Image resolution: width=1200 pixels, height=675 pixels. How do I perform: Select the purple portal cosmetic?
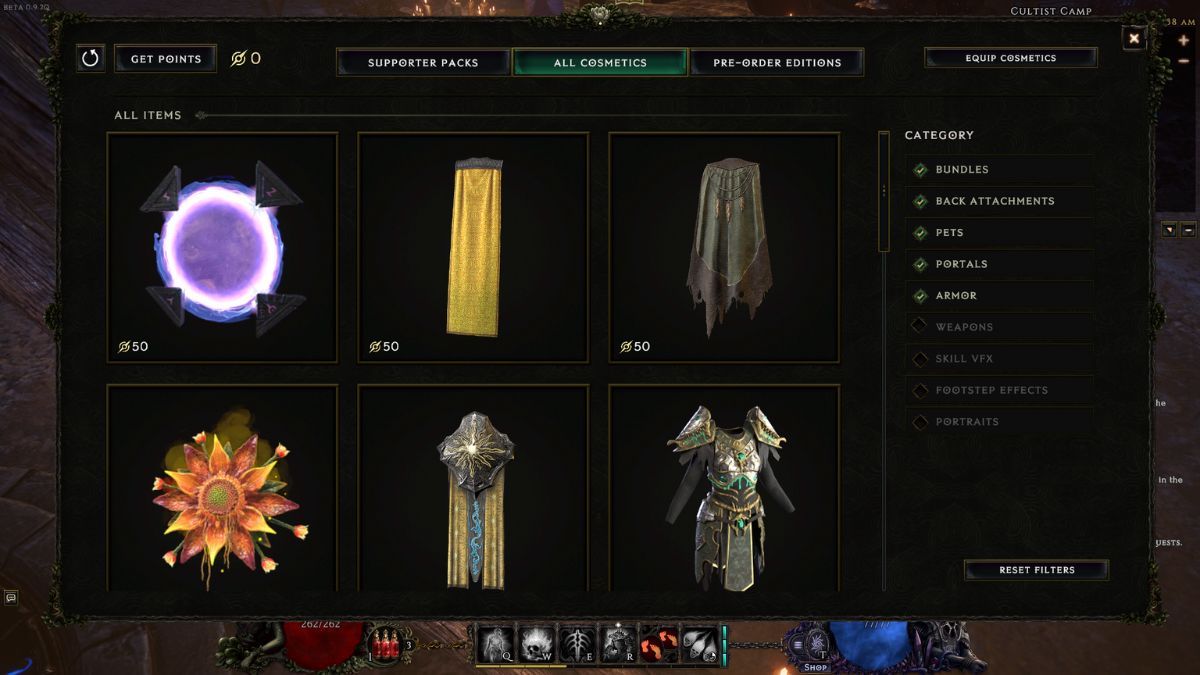222,247
